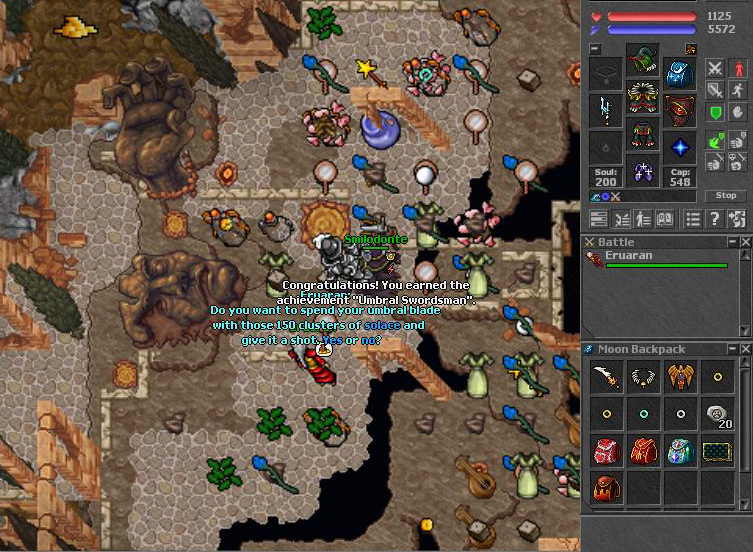Enable the green shield defensive stance

coord(715,114)
